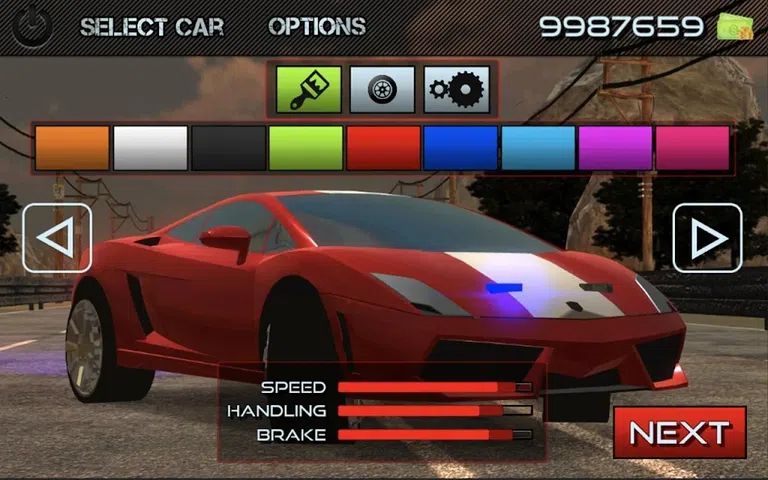Switch to the paint brush tab

coord(310,90)
